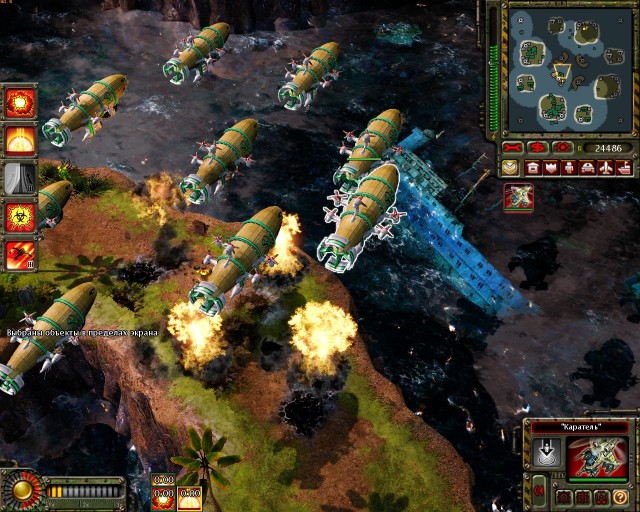Toggle the sell dollar-sign button
This screenshot has width=640, height=512.
pyautogui.click(x=540, y=147)
